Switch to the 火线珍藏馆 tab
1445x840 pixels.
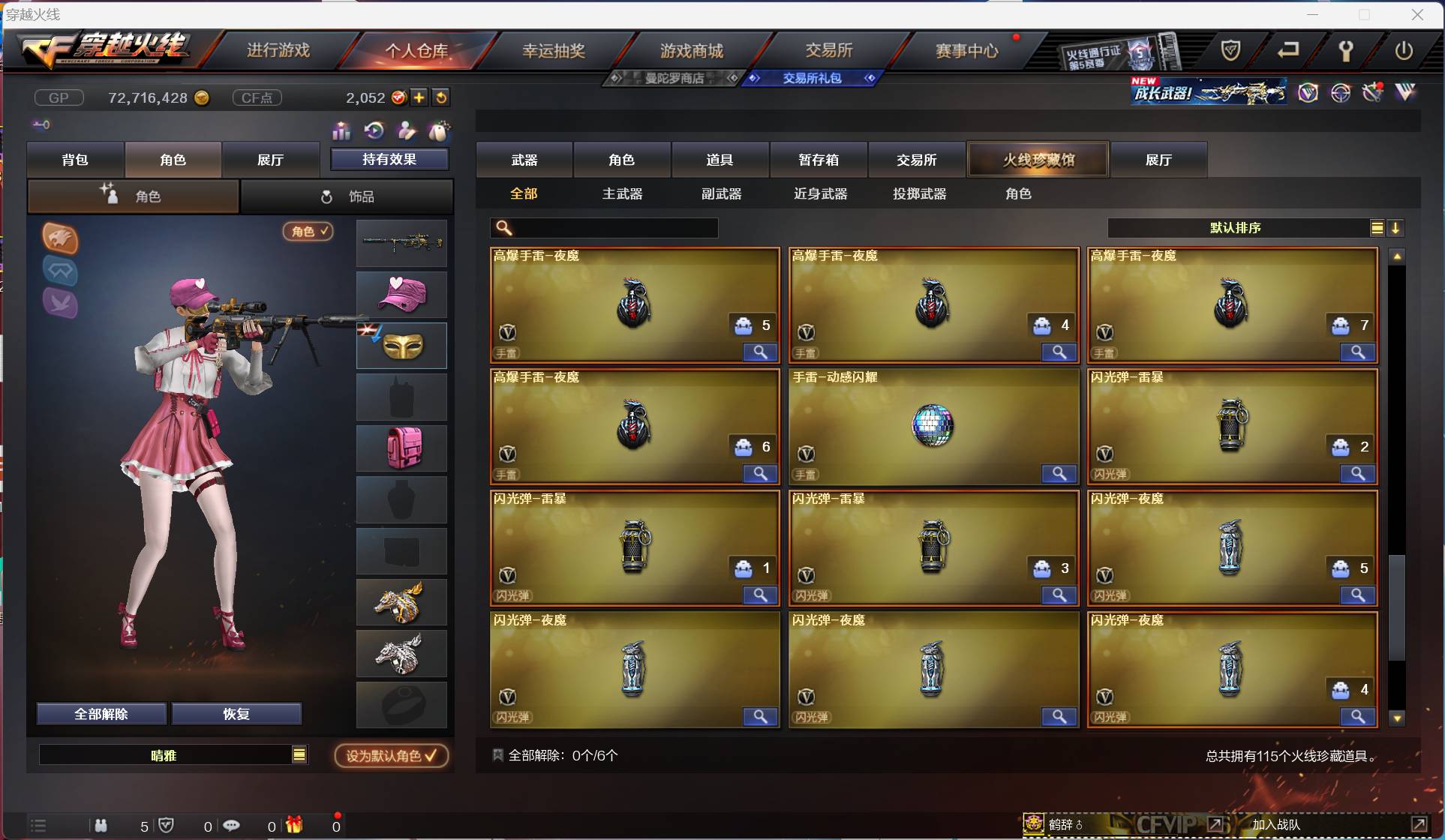(1038, 159)
